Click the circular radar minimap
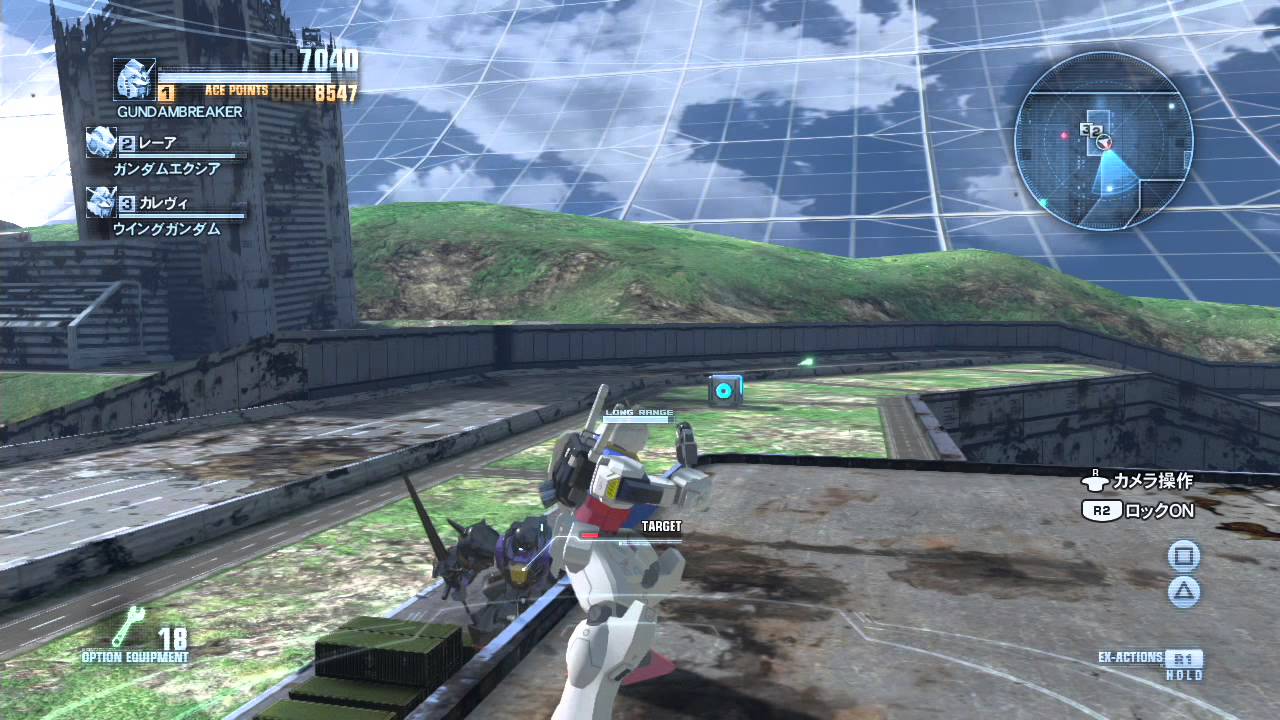Image resolution: width=1280 pixels, height=720 pixels. click(x=1103, y=139)
